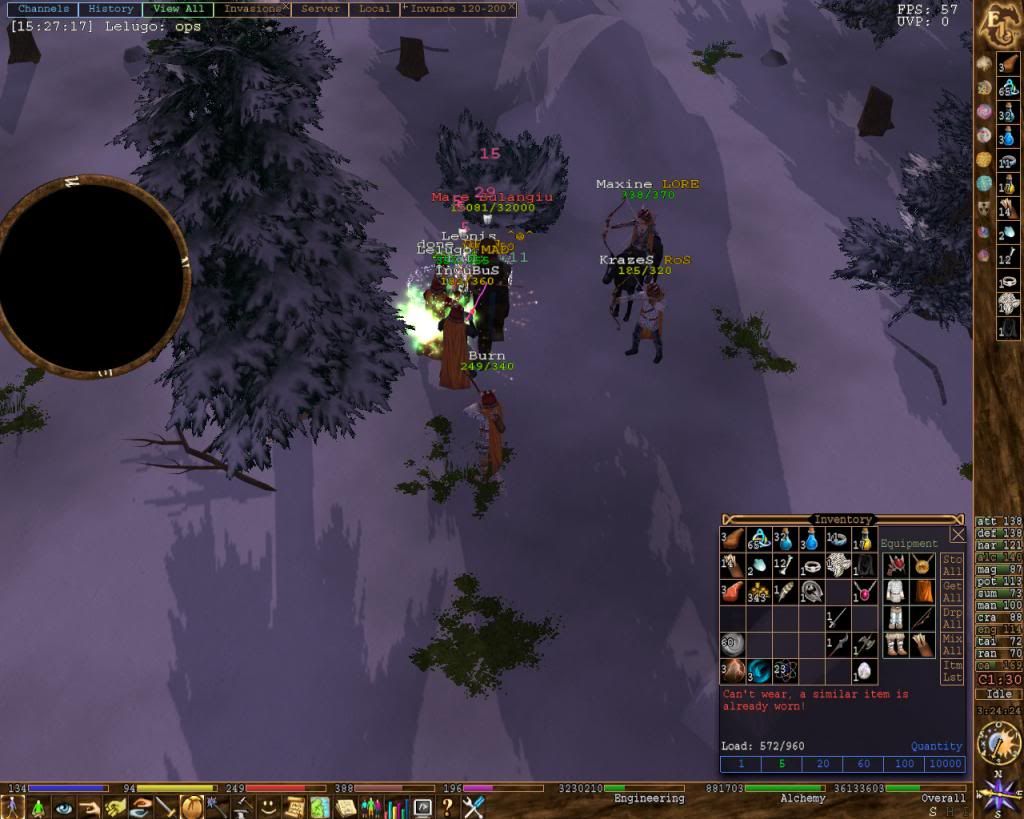Close the Inventory window

tap(957, 535)
